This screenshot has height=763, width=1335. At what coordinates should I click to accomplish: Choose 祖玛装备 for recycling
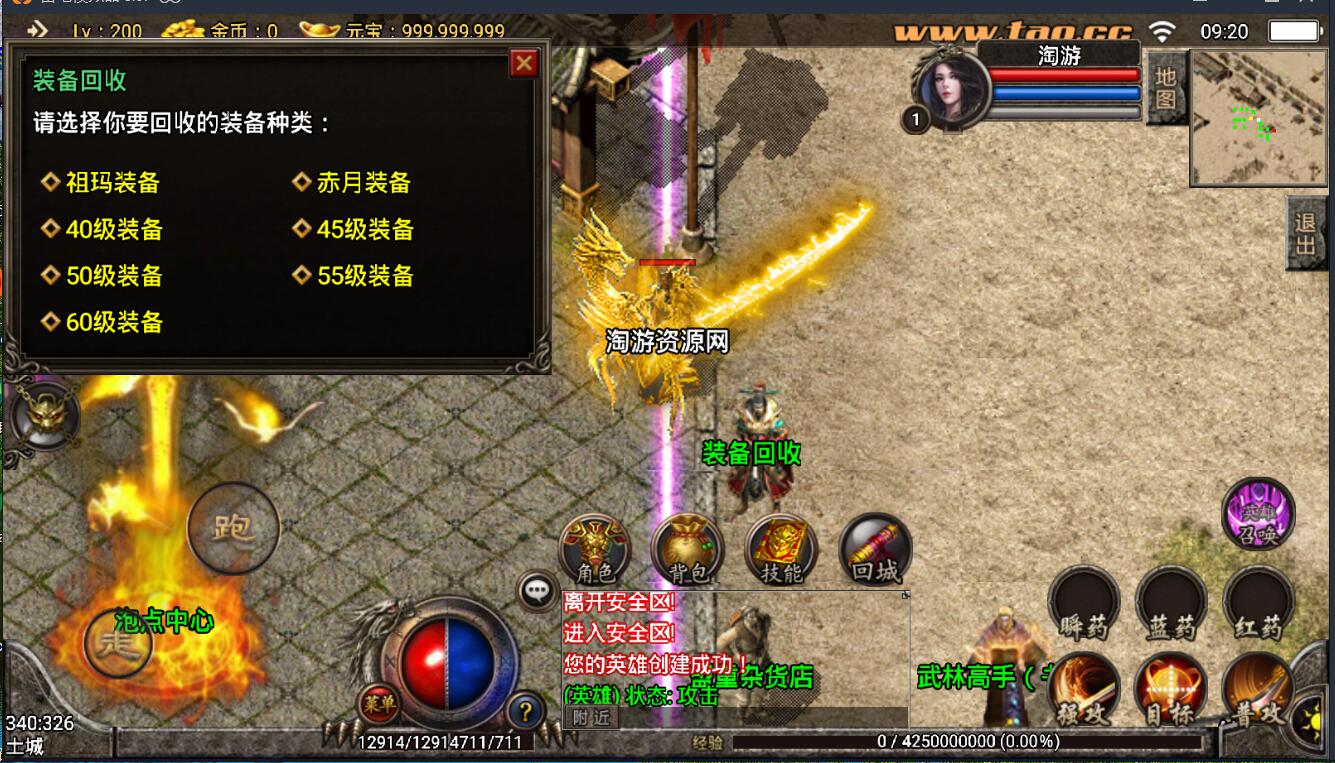coord(112,183)
